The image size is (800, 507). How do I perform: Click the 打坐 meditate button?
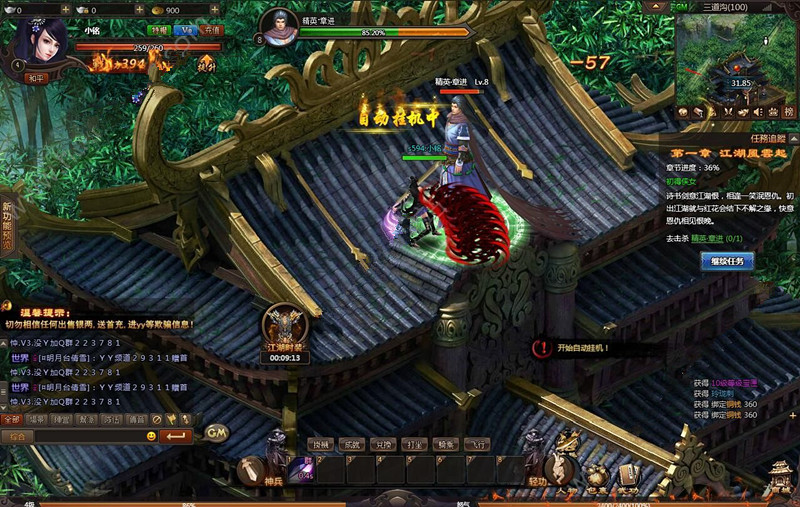[415, 444]
